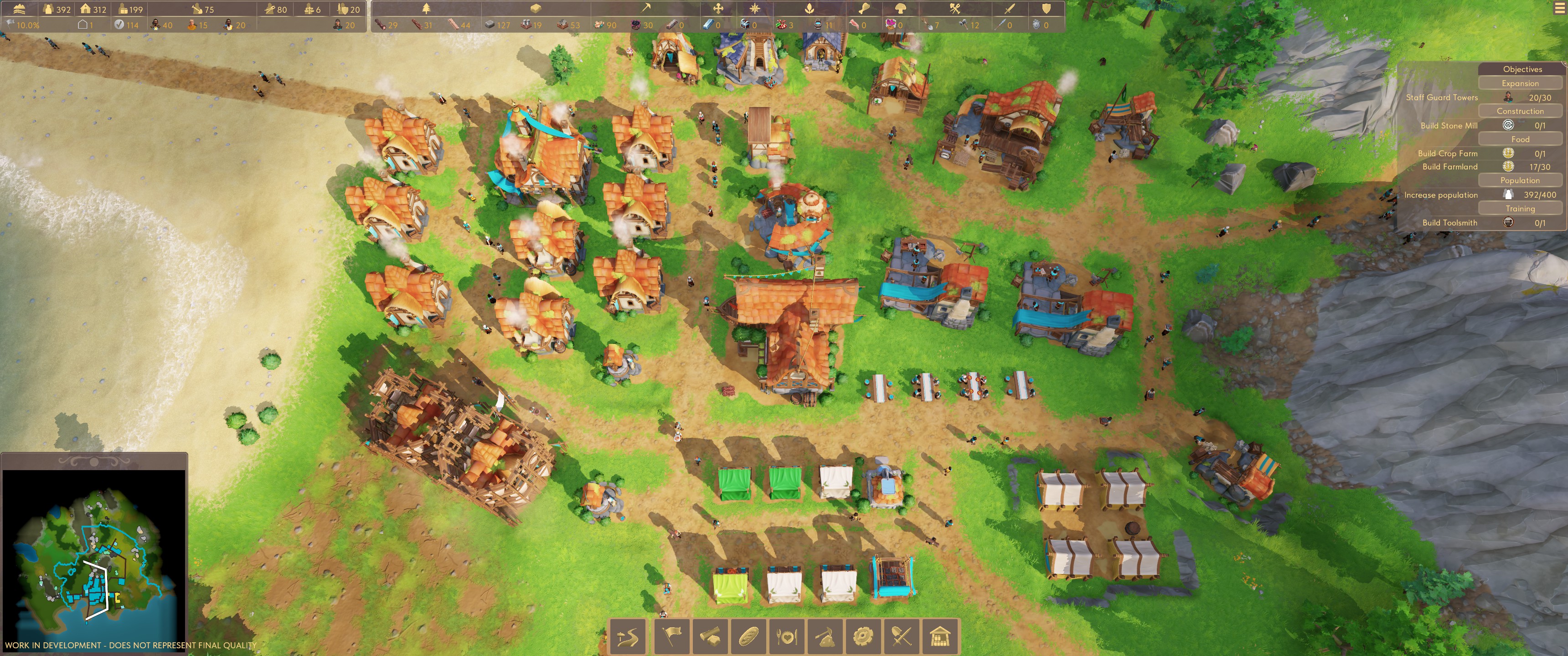Toggle the Population objectives section
The image size is (1568, 656).
tap(1519, 180)
